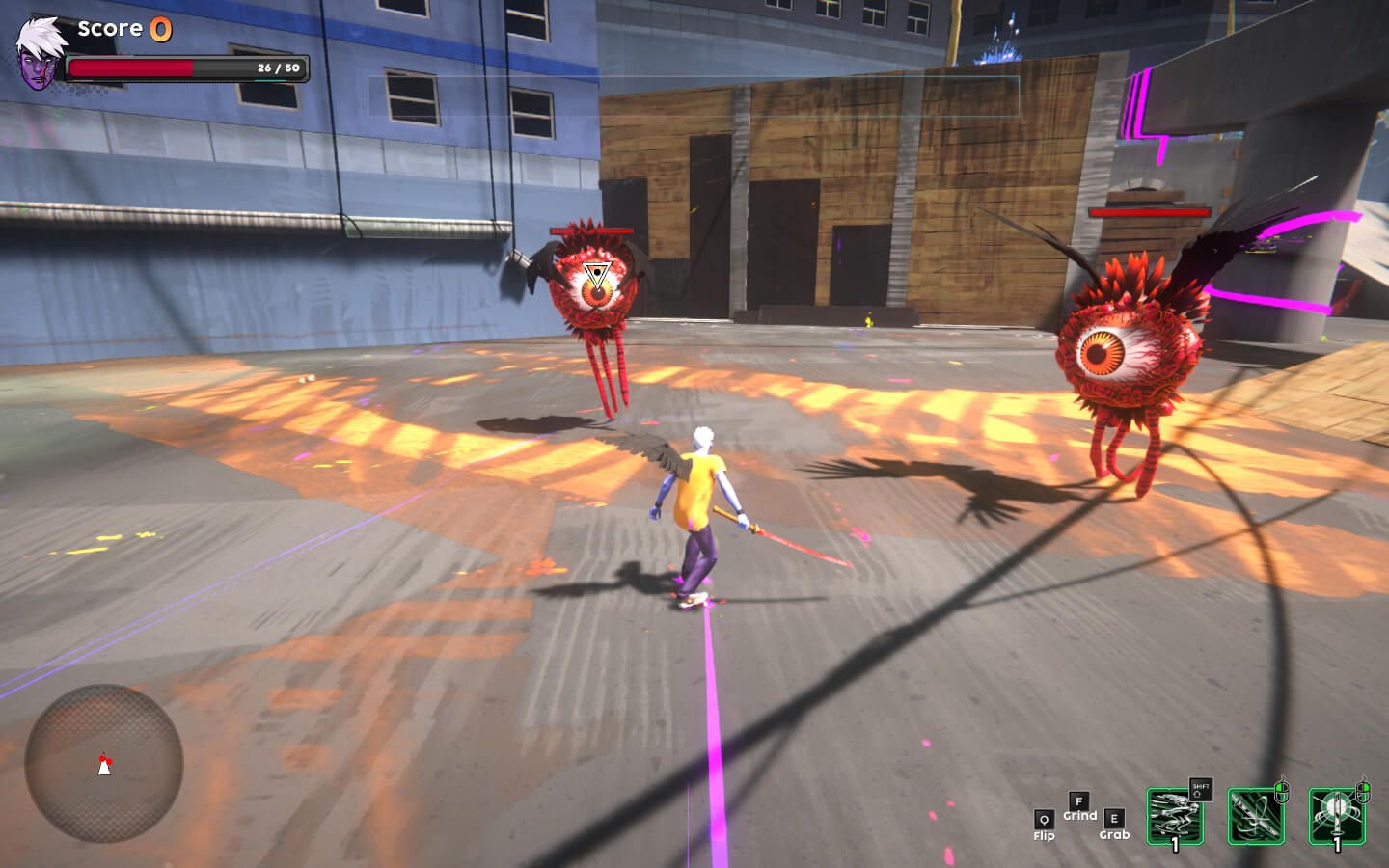
Task: Select the white-haired character portrait
Action: point(40,54)
